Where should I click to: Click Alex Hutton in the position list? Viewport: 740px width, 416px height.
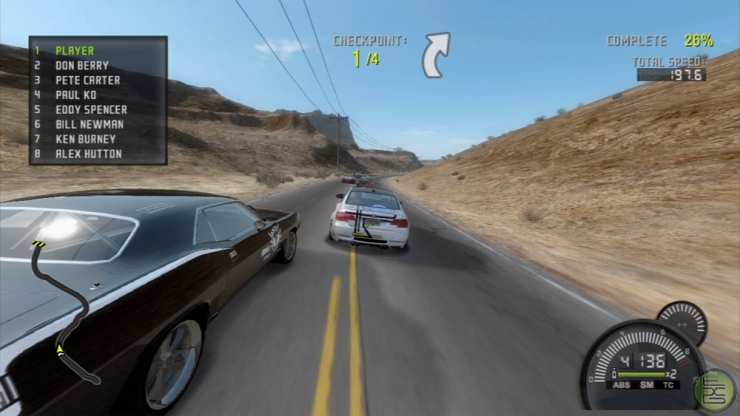pos(88,154)
